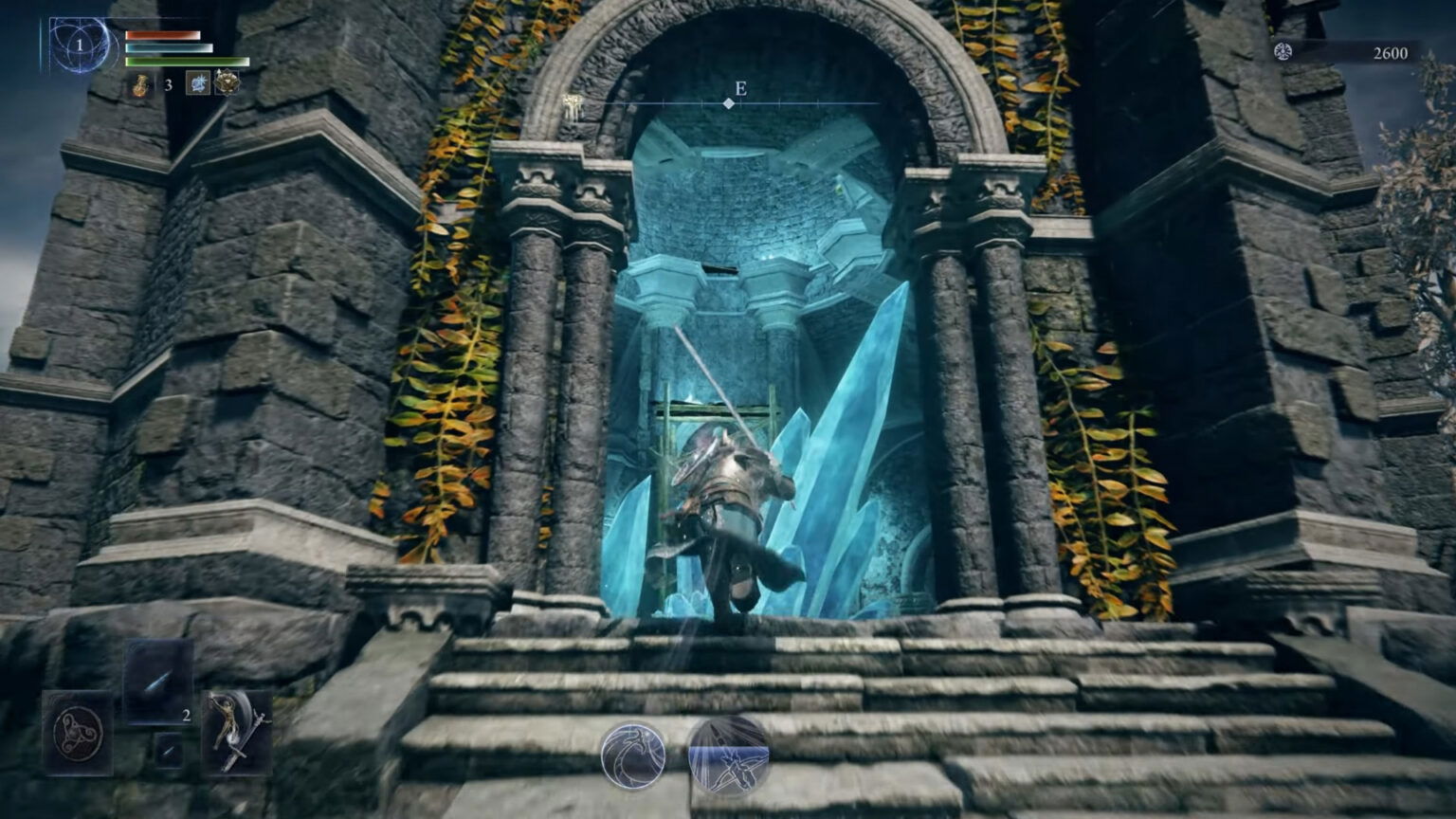Click the small throwing dagger sub-slot
The width and height of the screenshot is (1456, 819).
169,751
